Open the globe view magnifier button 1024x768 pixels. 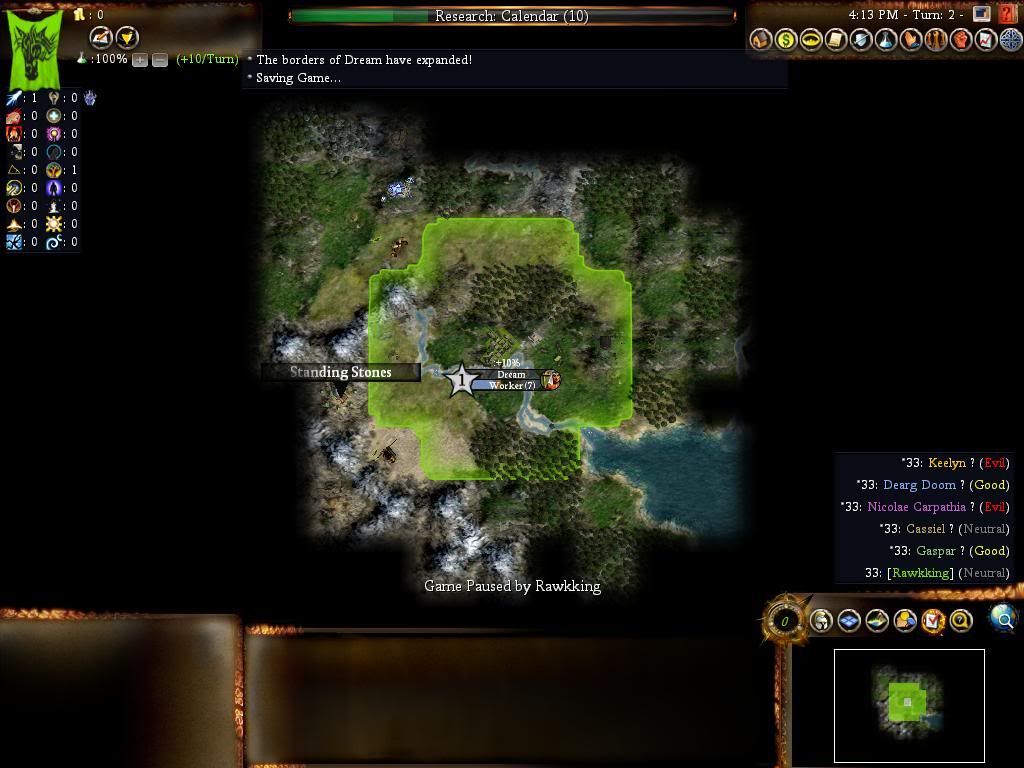(x=1003, y=619)
